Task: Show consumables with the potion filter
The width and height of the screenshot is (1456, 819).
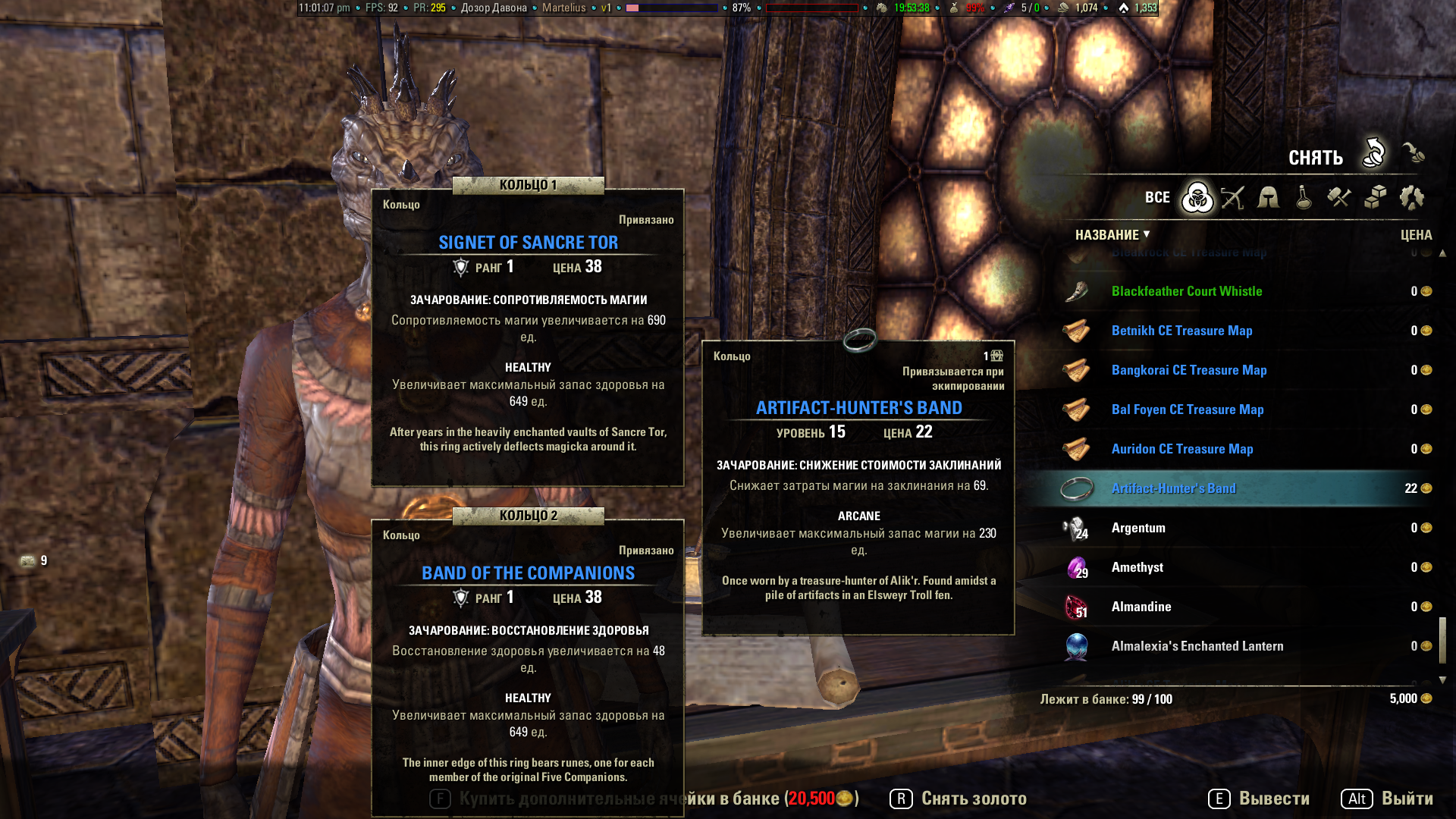Action: (1304, 198)
